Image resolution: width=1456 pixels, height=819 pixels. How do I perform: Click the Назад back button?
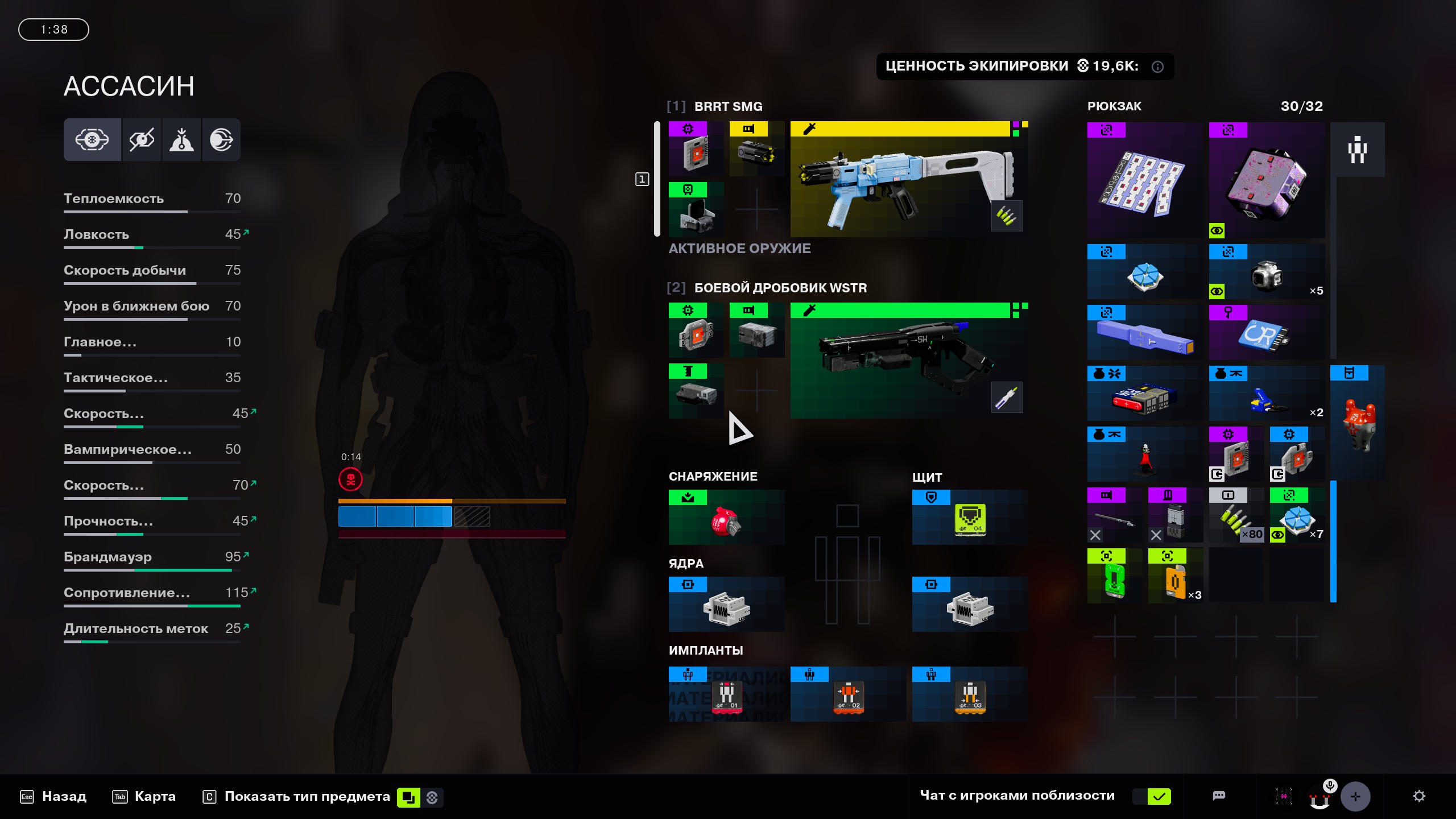pos(53,796)
